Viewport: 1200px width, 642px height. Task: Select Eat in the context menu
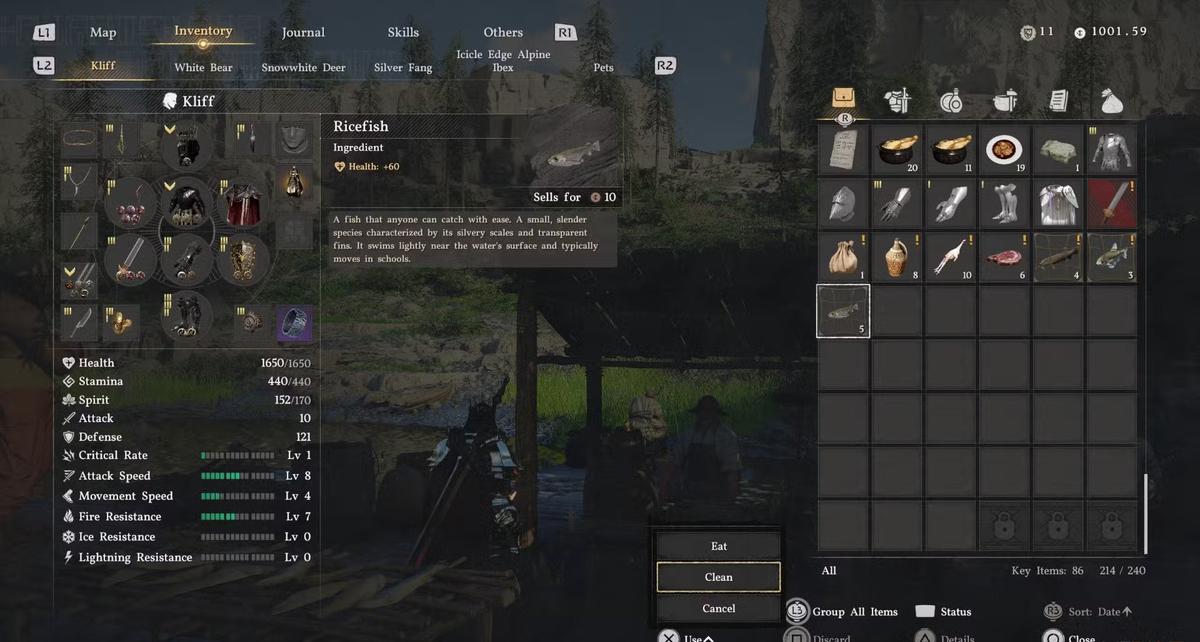tap(718, 546)
